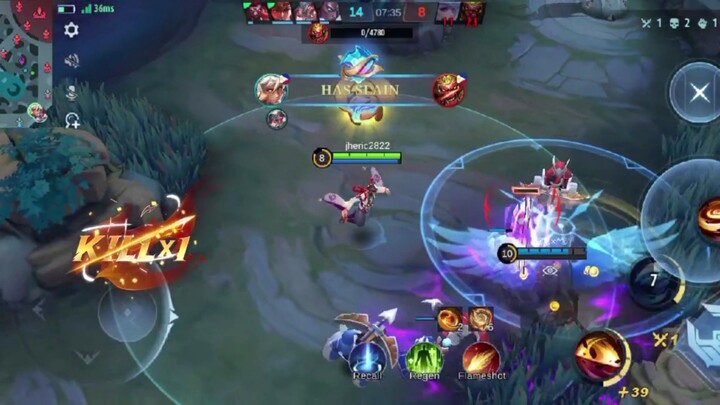
Task: Use the Regen ability
Action: [424, 357]
